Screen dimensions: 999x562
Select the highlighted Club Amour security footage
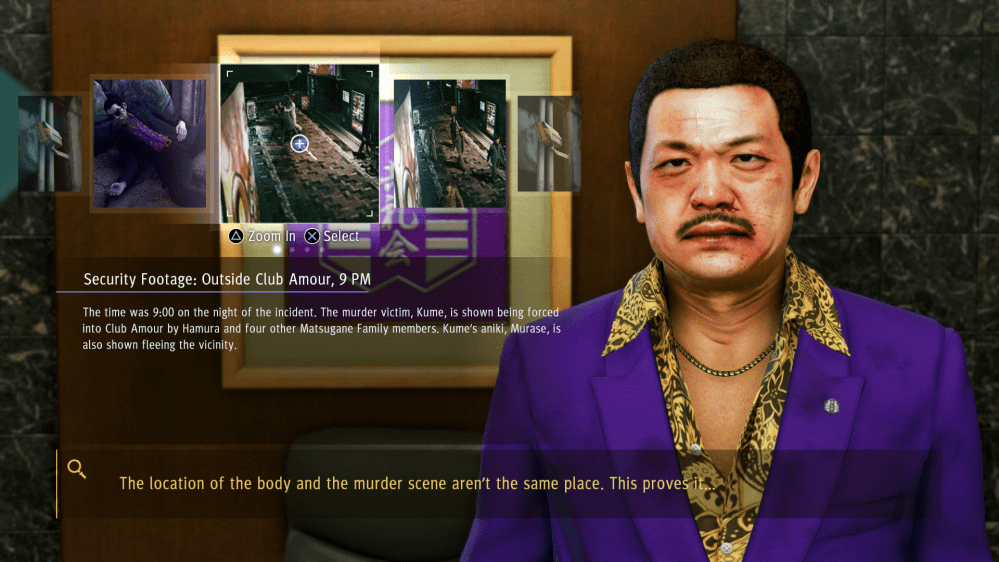[299, 143]
